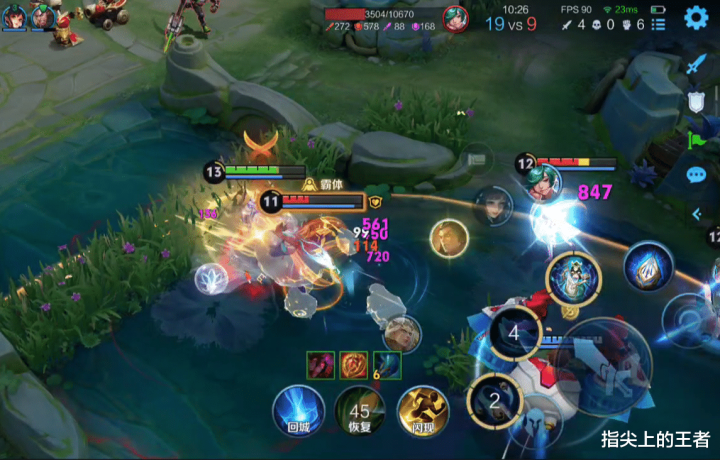Image resolution: width=720 pixels, height=460 pixels.
Task: Use the 恢复 restore ability
Action: (359, 412)
